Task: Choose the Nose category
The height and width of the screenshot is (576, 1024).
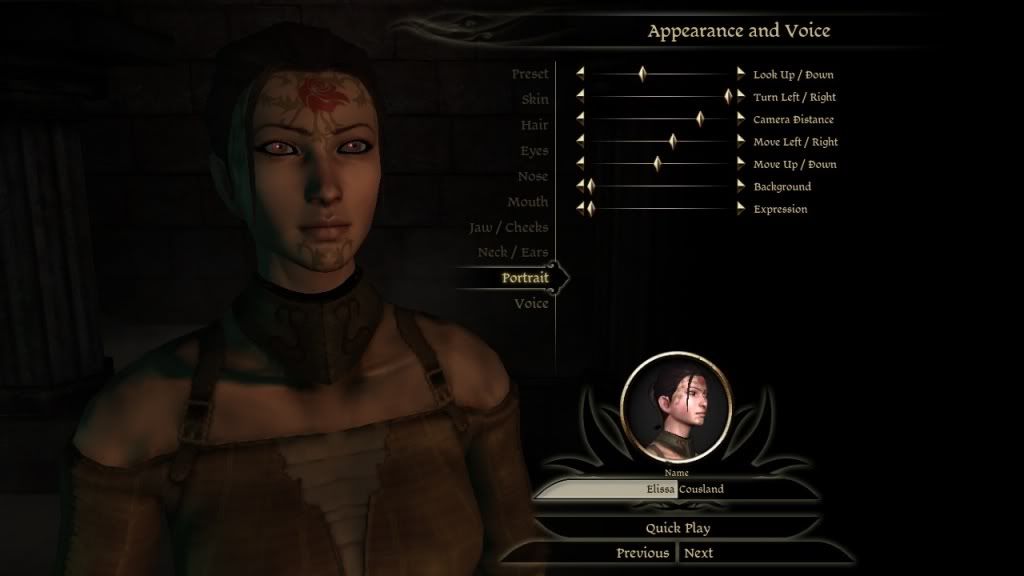Action: coord(533,176)
